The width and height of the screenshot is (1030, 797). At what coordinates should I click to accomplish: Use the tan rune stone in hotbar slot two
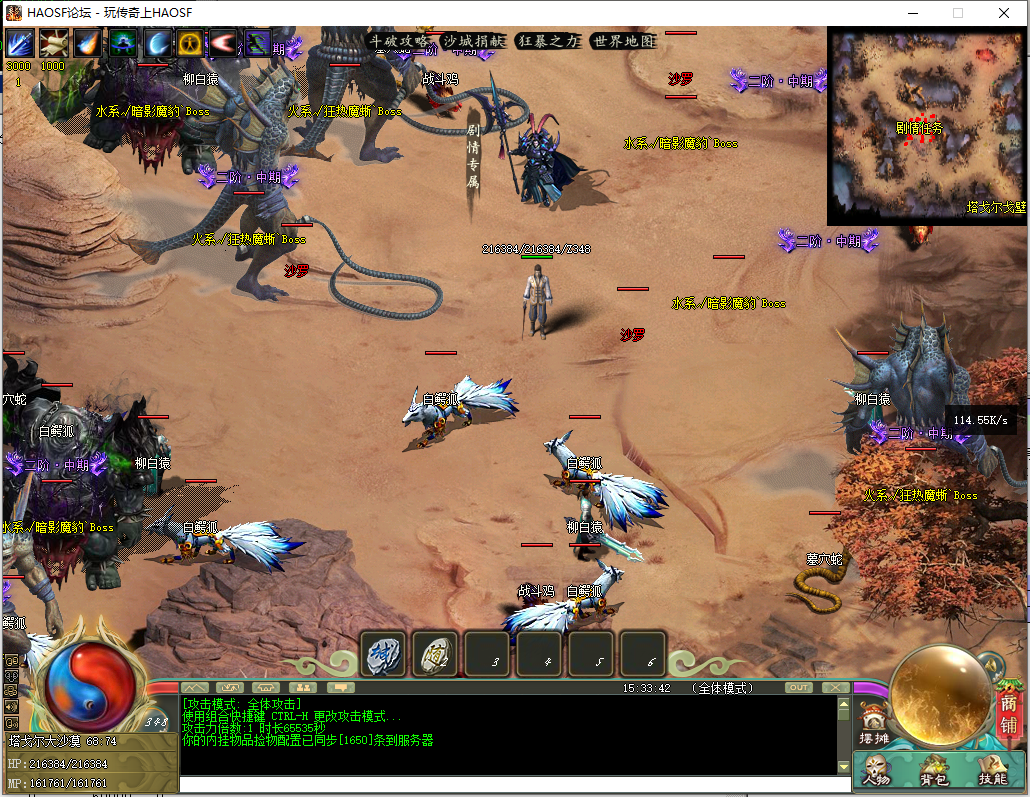tap(436, 653)
